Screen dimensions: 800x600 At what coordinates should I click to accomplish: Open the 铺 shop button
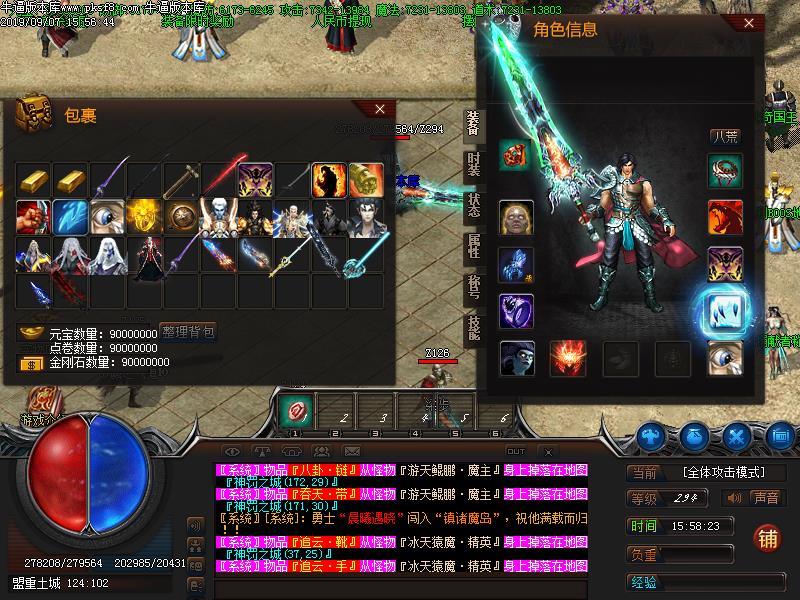pyautogui.click(x=769, y=537)
